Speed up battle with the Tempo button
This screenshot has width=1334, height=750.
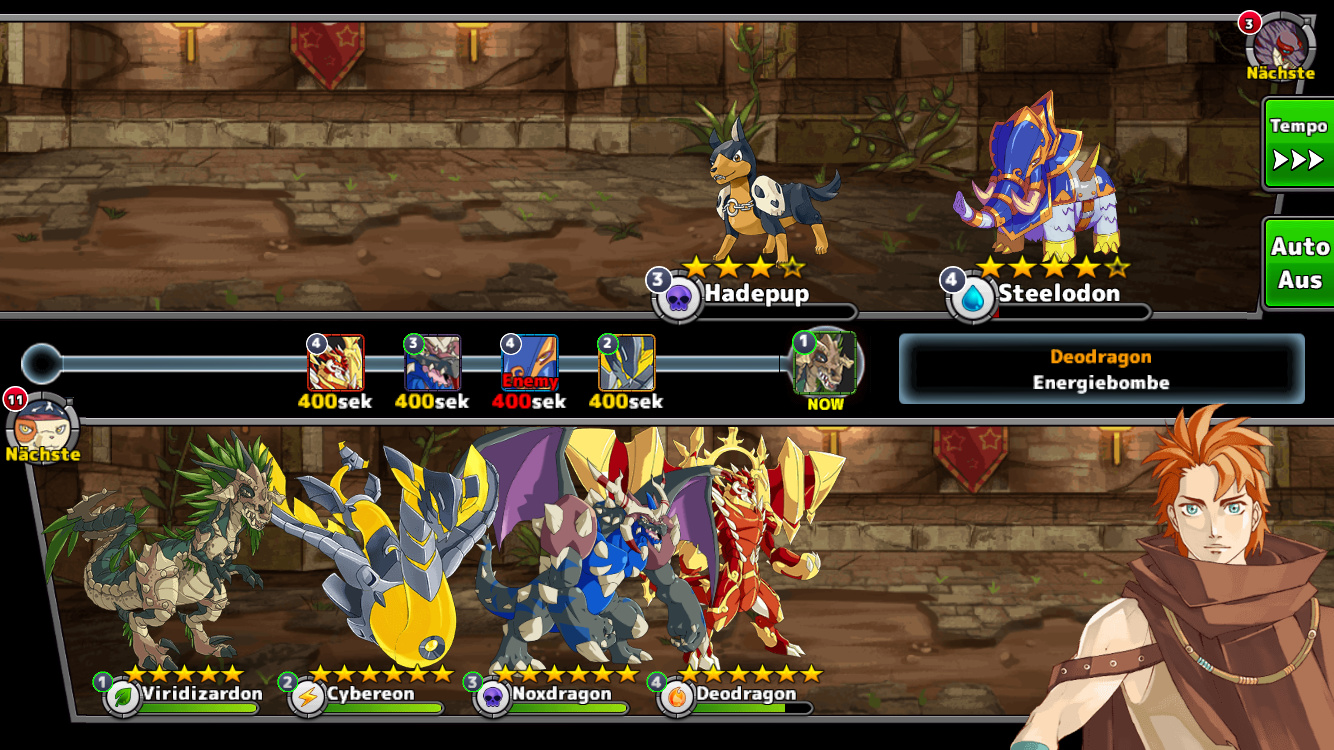[1298, 143]
